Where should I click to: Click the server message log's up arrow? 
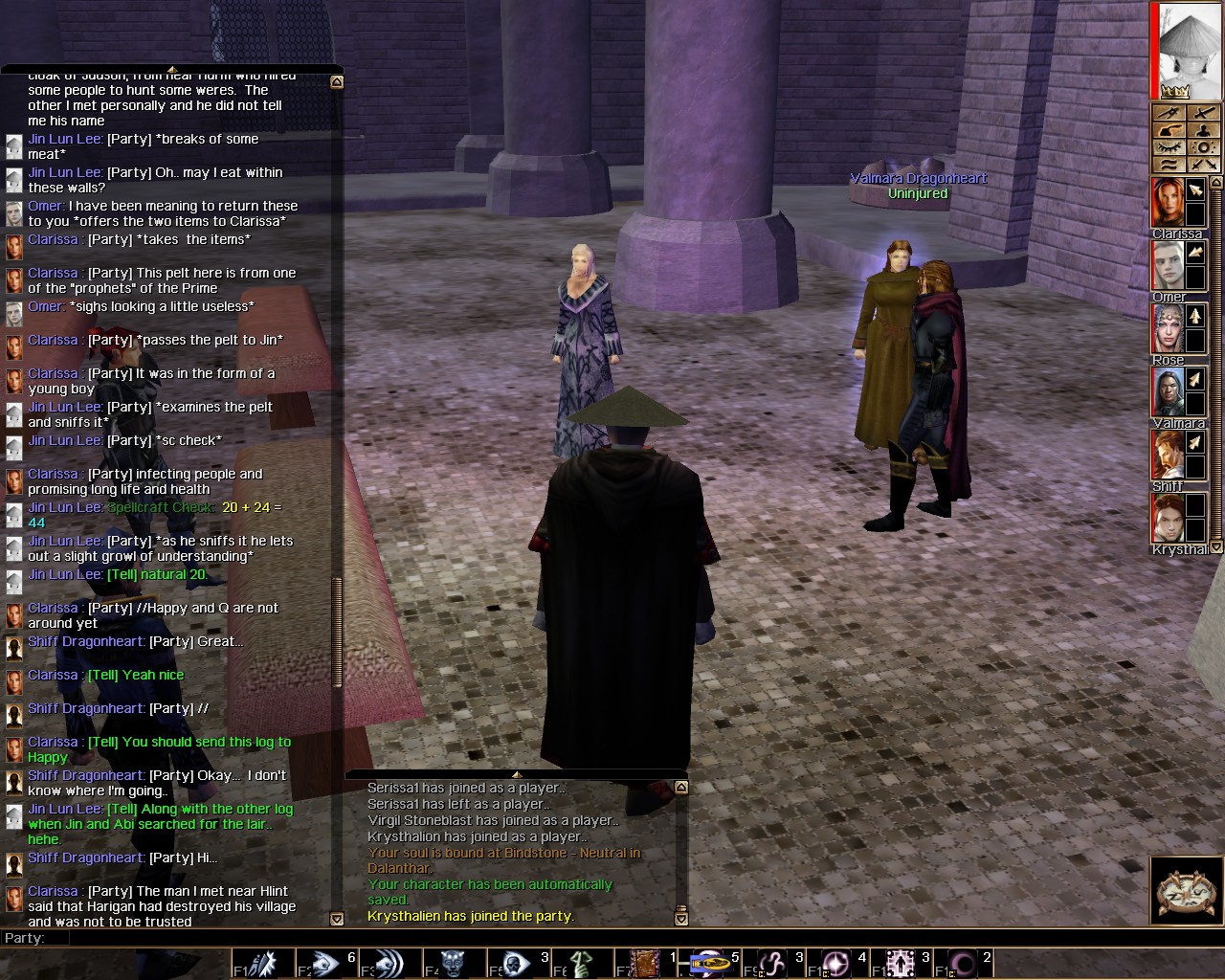681,788
